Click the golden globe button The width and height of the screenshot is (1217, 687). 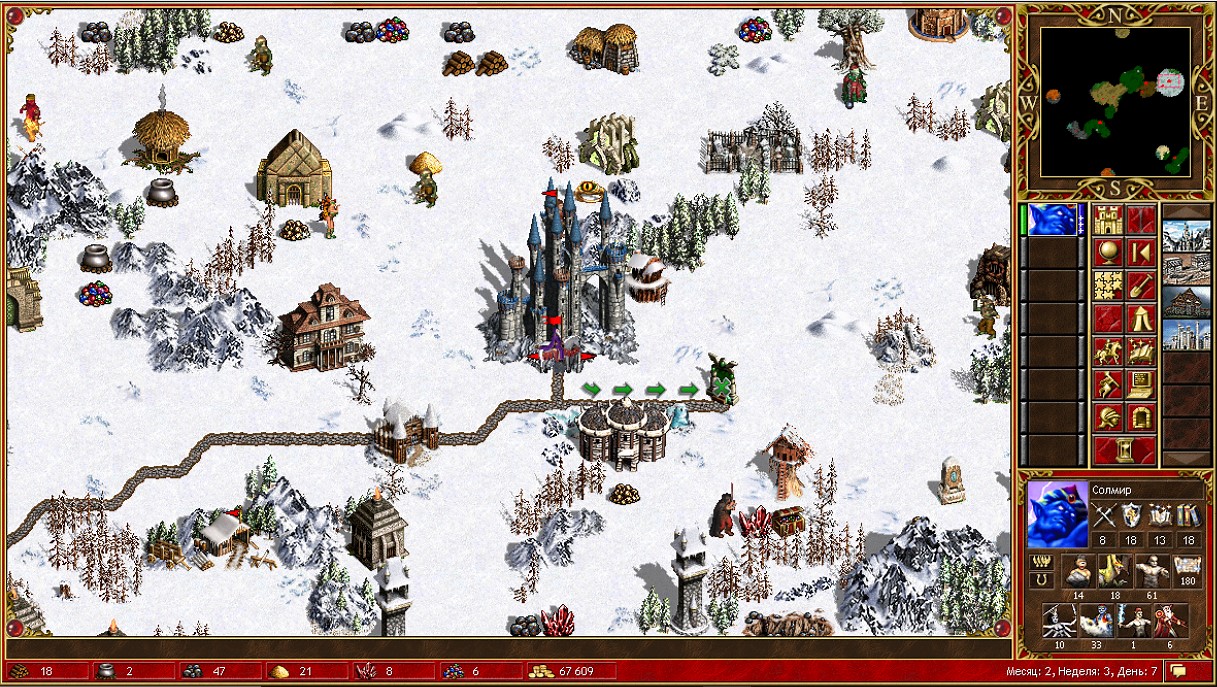coord(1108,252)
